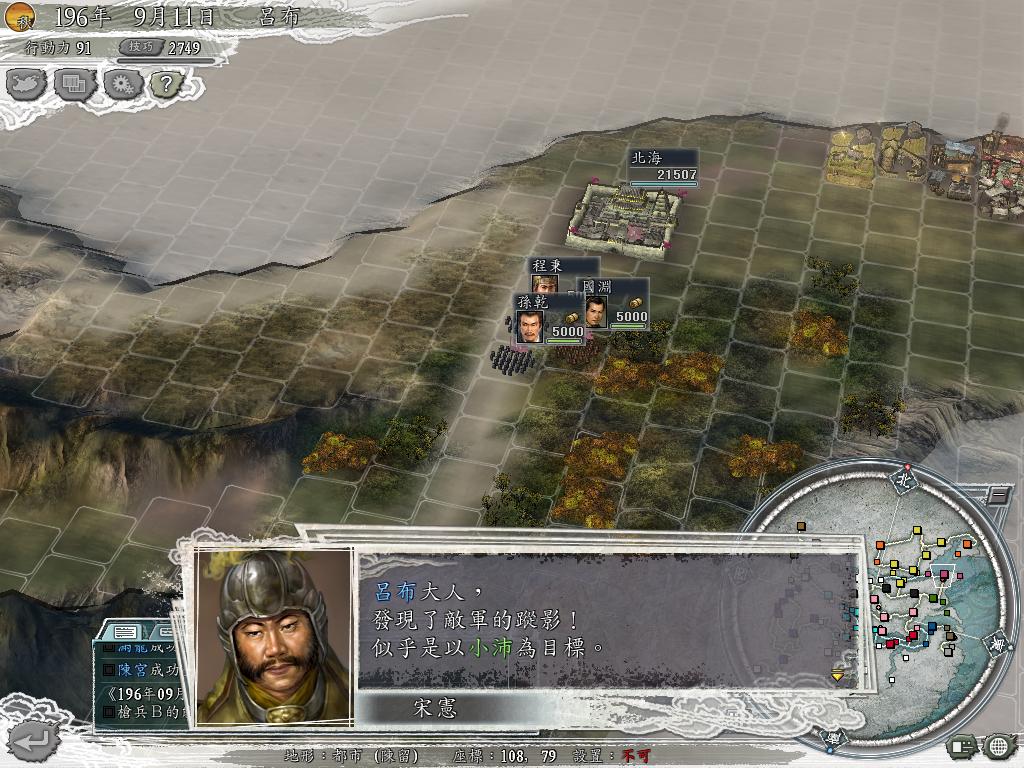Collapse the minimap with the minus button

(998, 495)
